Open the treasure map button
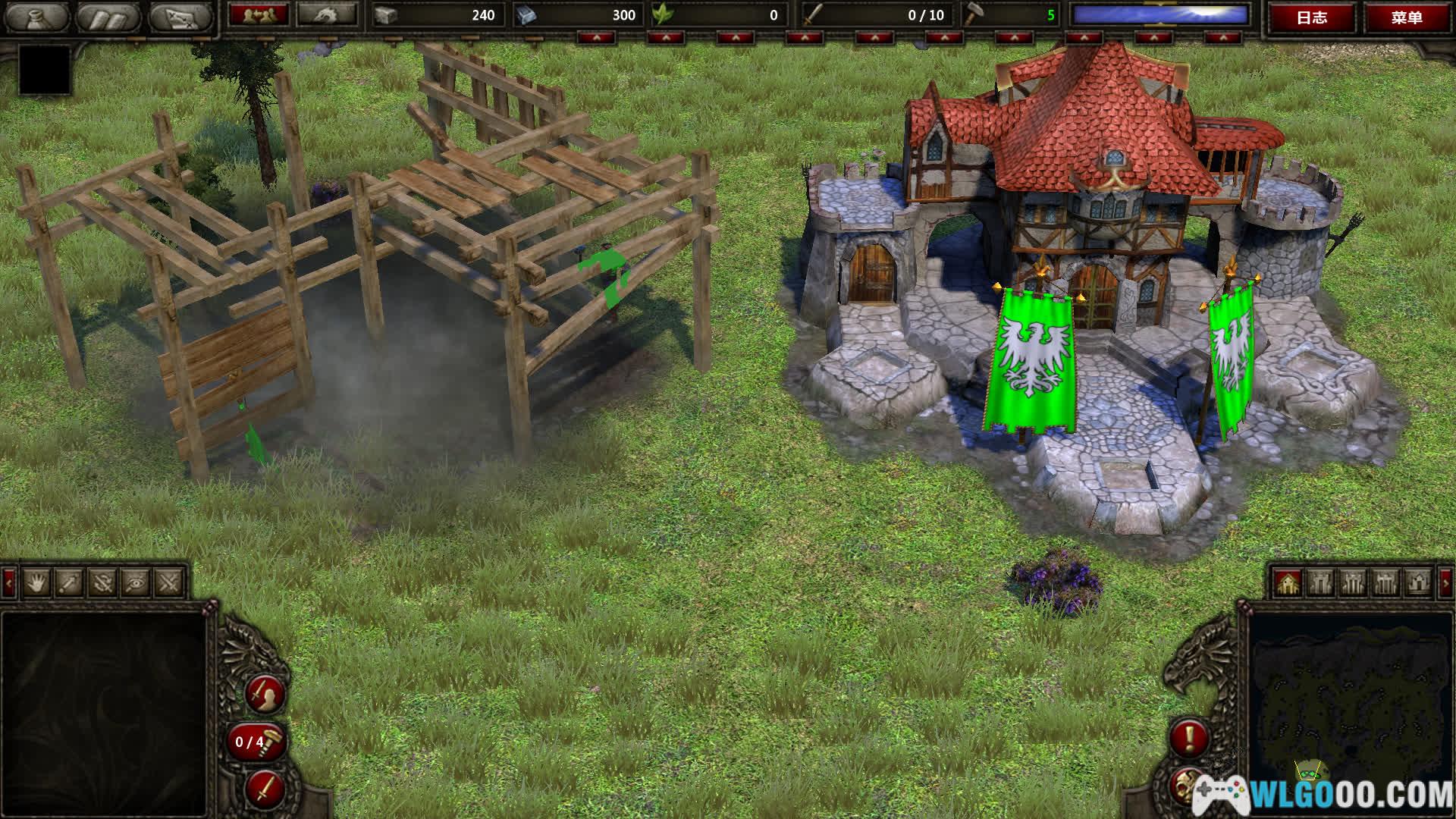This screenshot has height=819, width=1456. [x=179, y=17]
